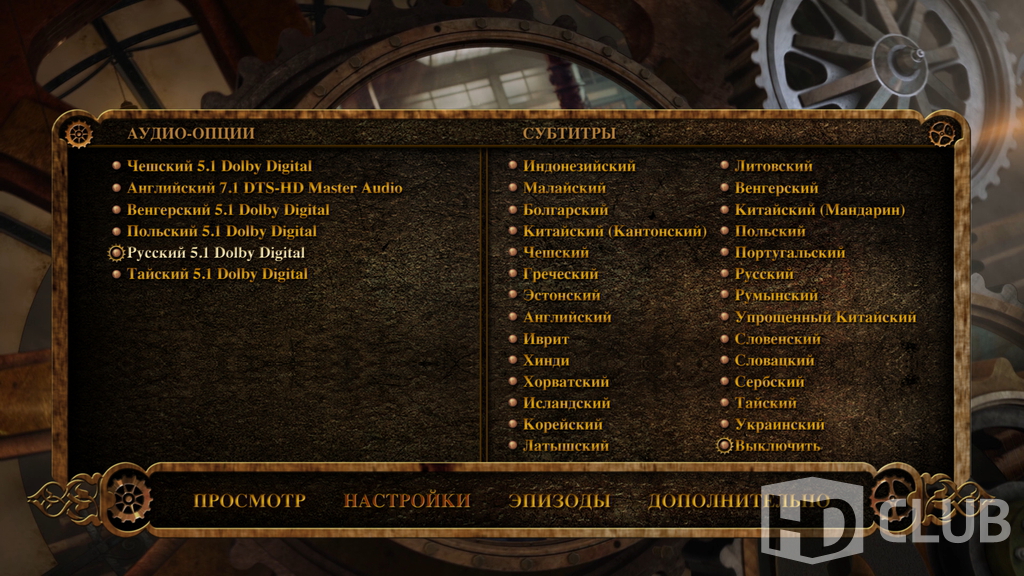Choose Китайский (Кантонский) subtitles
The width and height of the screenshot is (1024, 576).
click(x=614, y=231)
